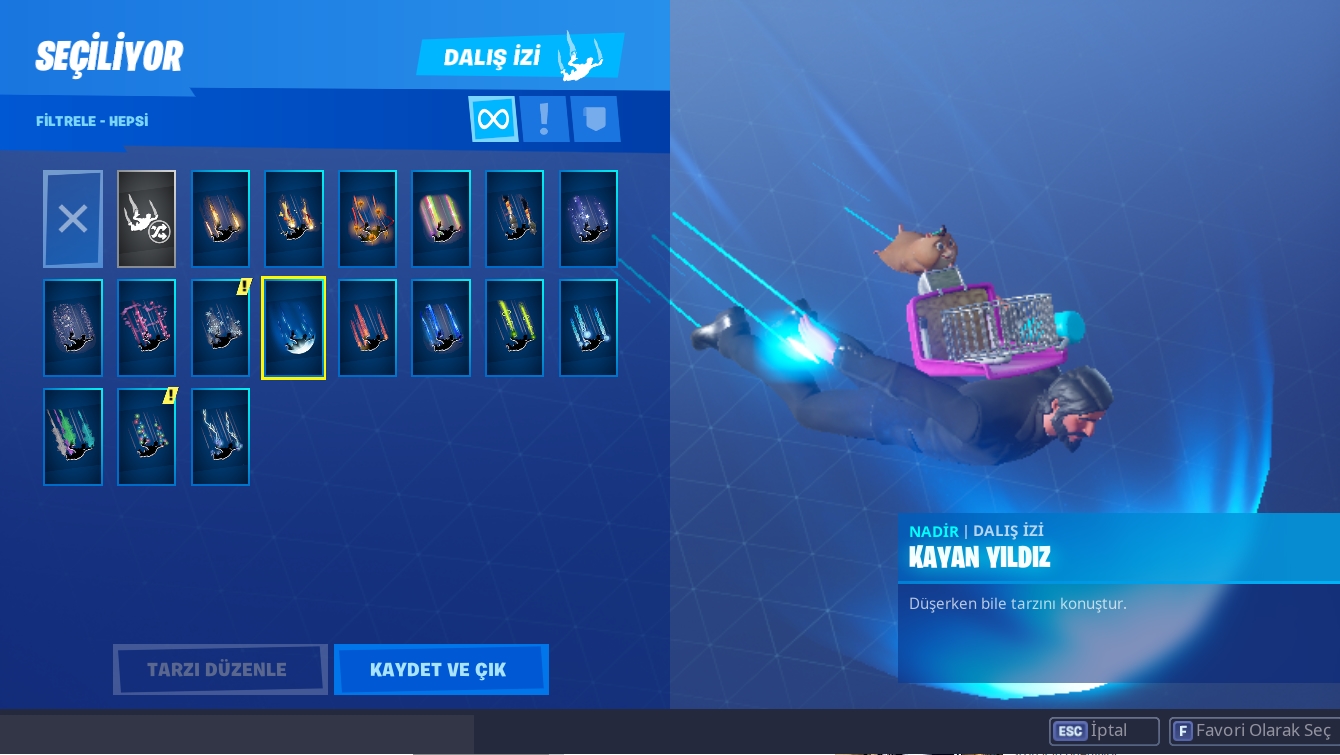Switch to the pocket-shaped filter tab
Screen dimensions: 1340x755
point(595,120)
